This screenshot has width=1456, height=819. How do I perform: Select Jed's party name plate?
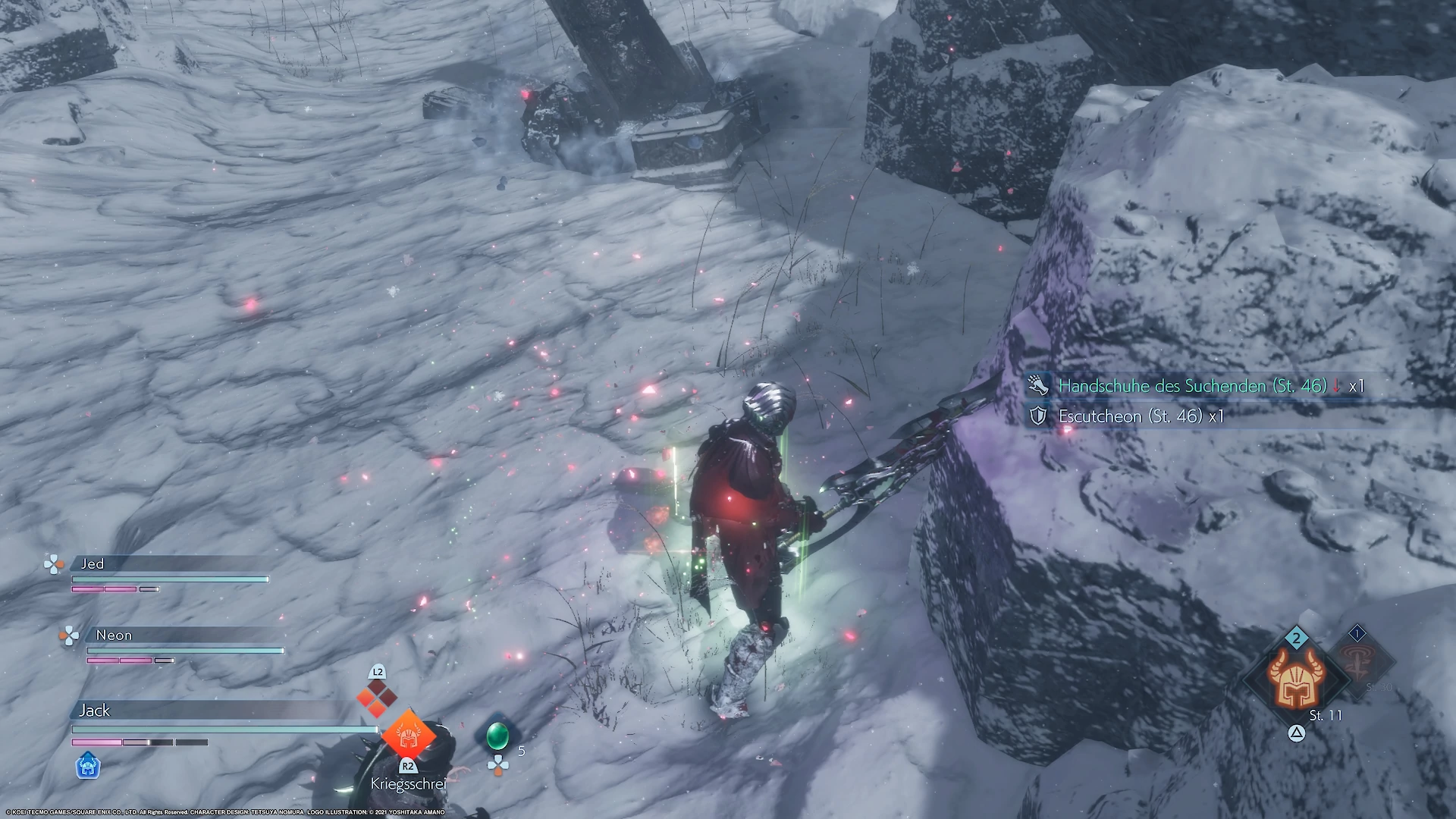tap(93, 563)
